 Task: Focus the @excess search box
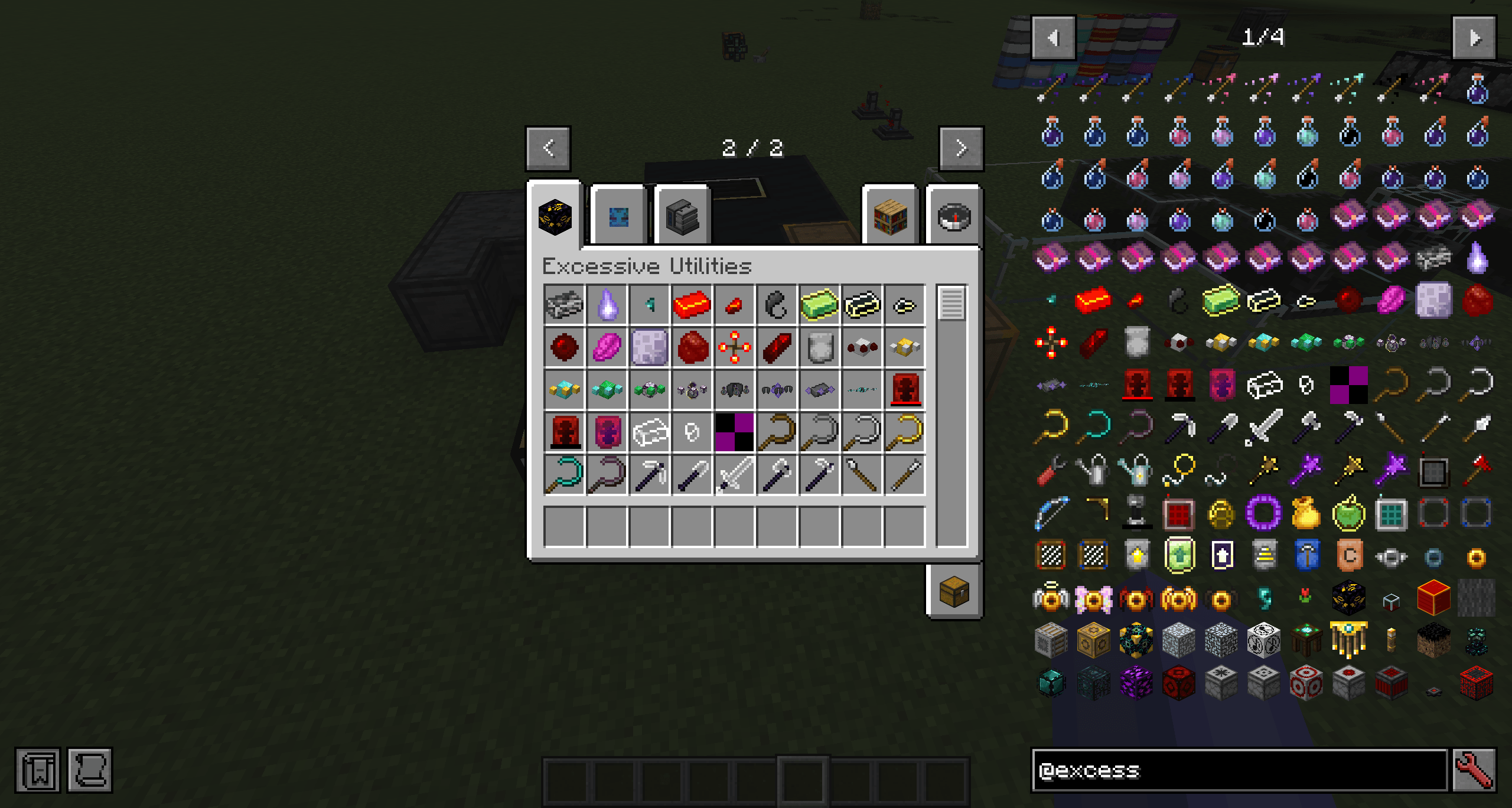pyautogui.click(x=1239, y=770)
